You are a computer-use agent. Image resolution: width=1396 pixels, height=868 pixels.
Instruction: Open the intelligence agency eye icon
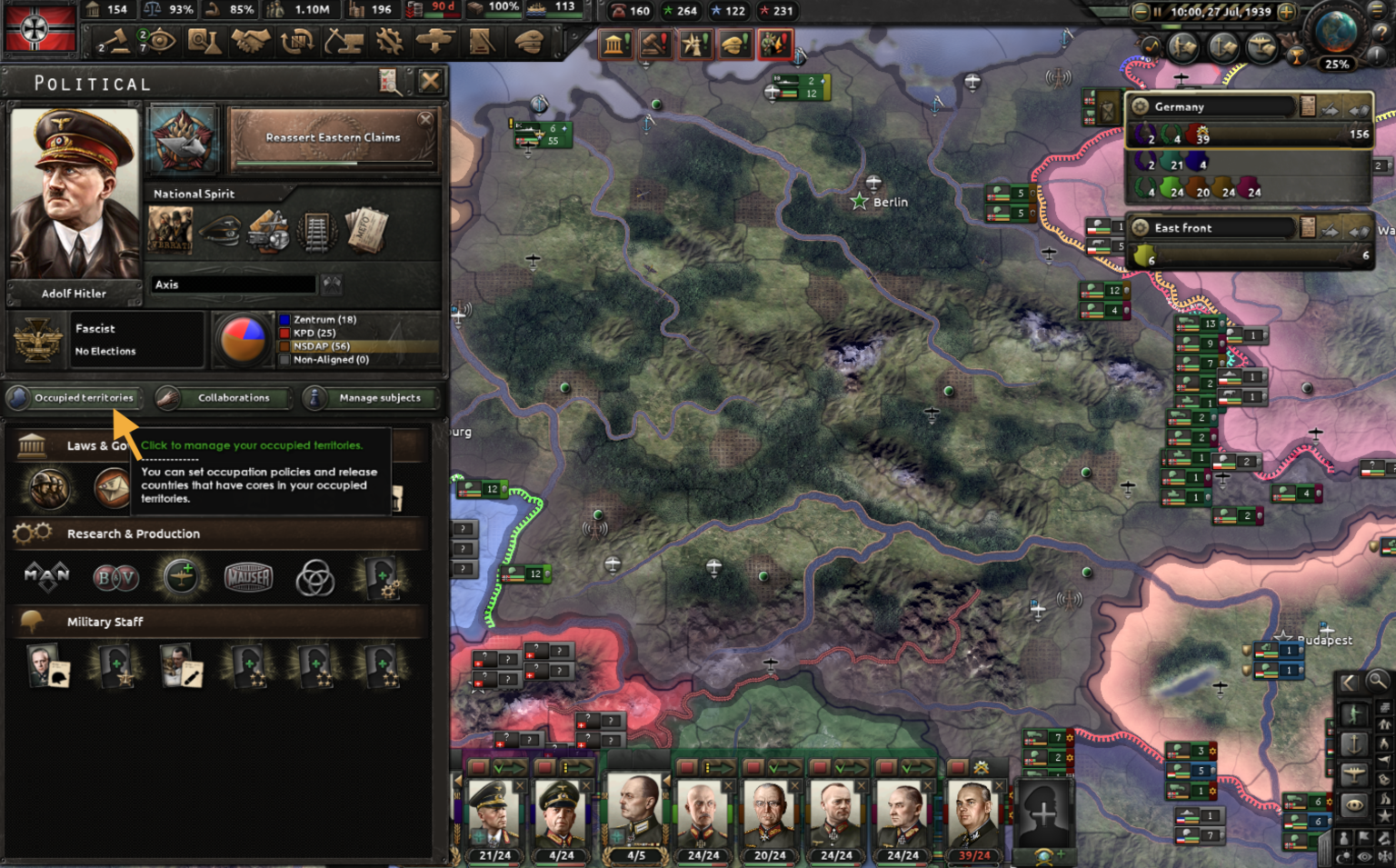click(x=160, y=42)
